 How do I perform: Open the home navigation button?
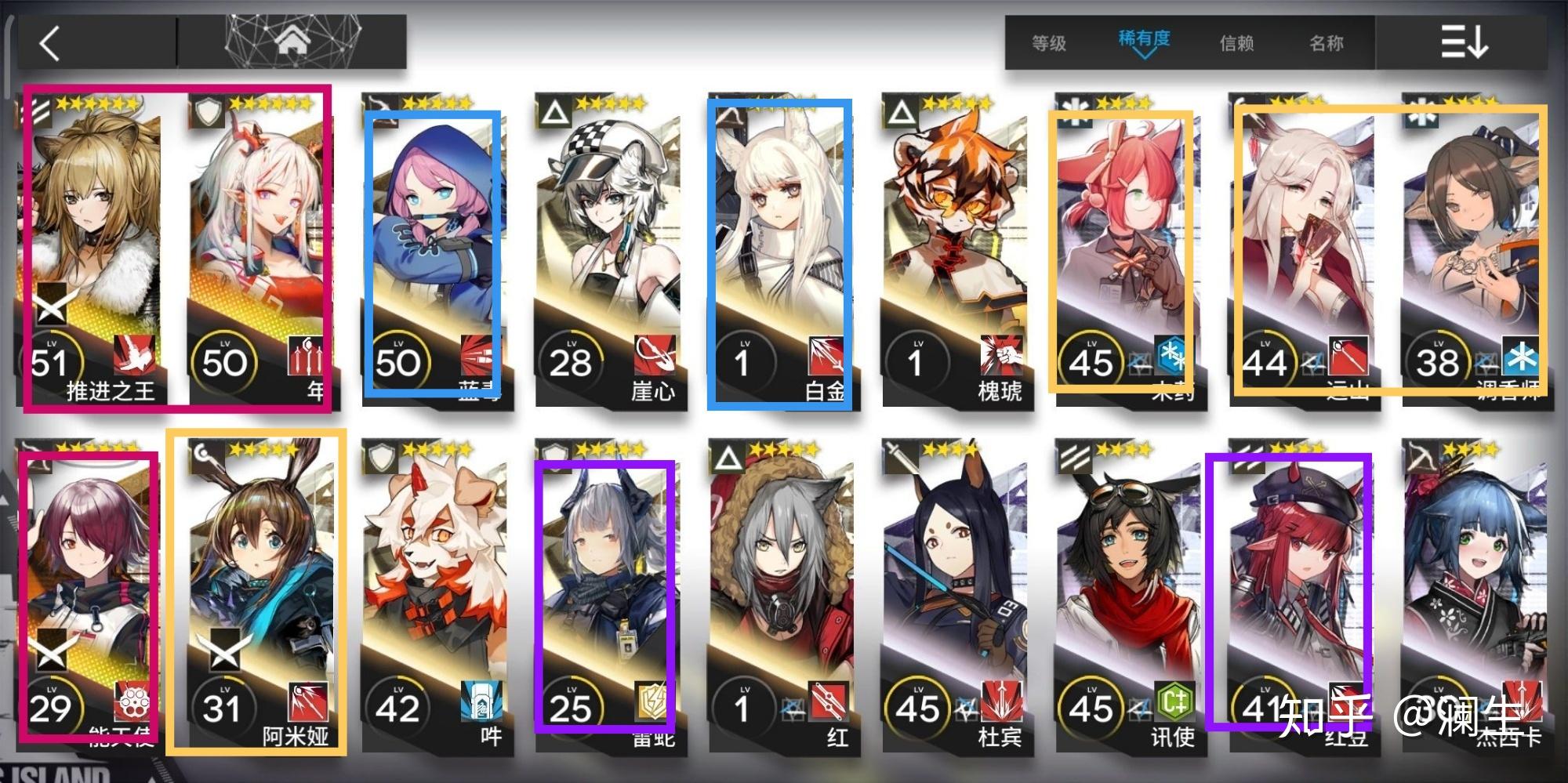pyautogui.click(x=292, y=41)
